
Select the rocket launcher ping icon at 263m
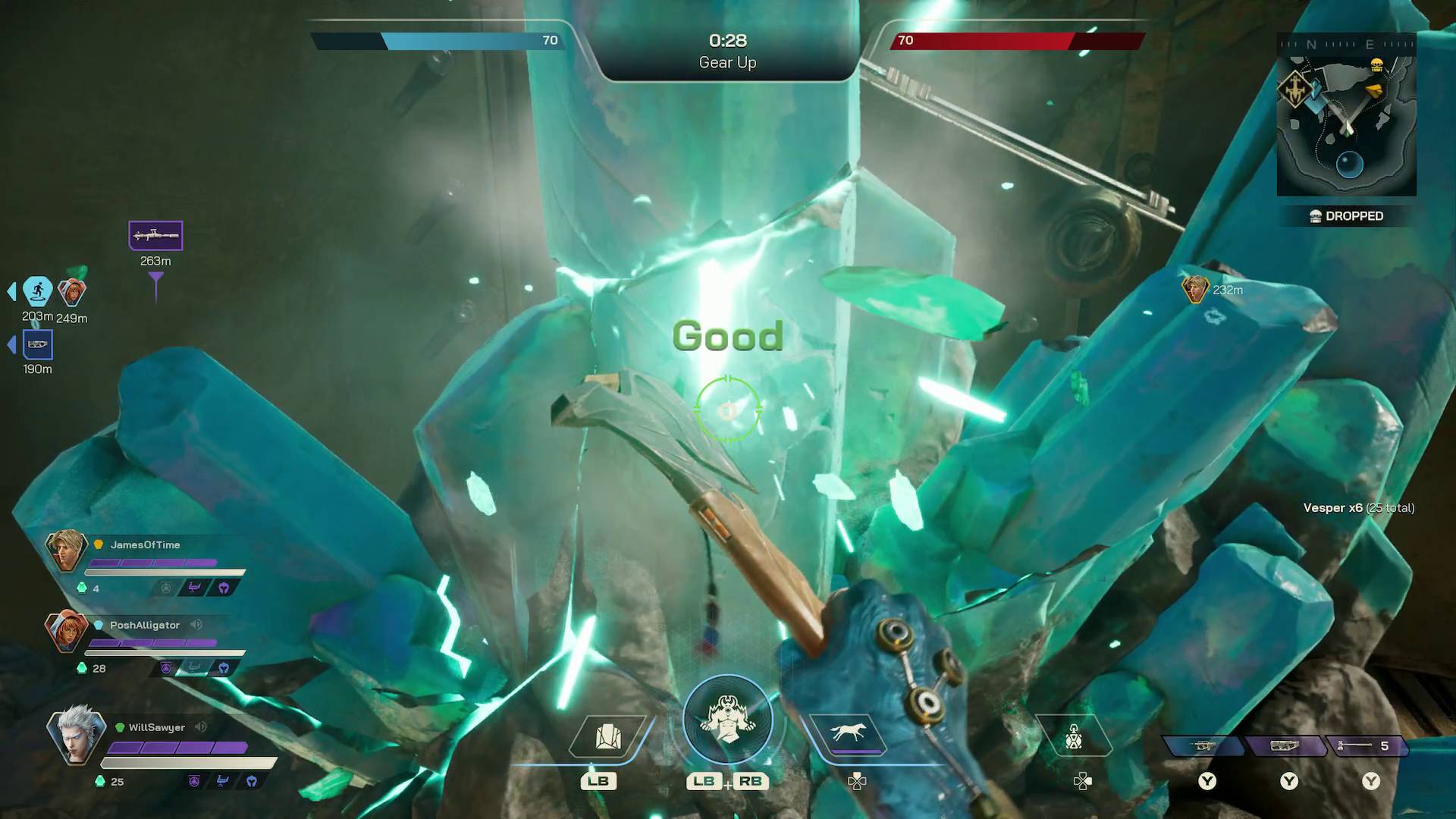(155, 235)
